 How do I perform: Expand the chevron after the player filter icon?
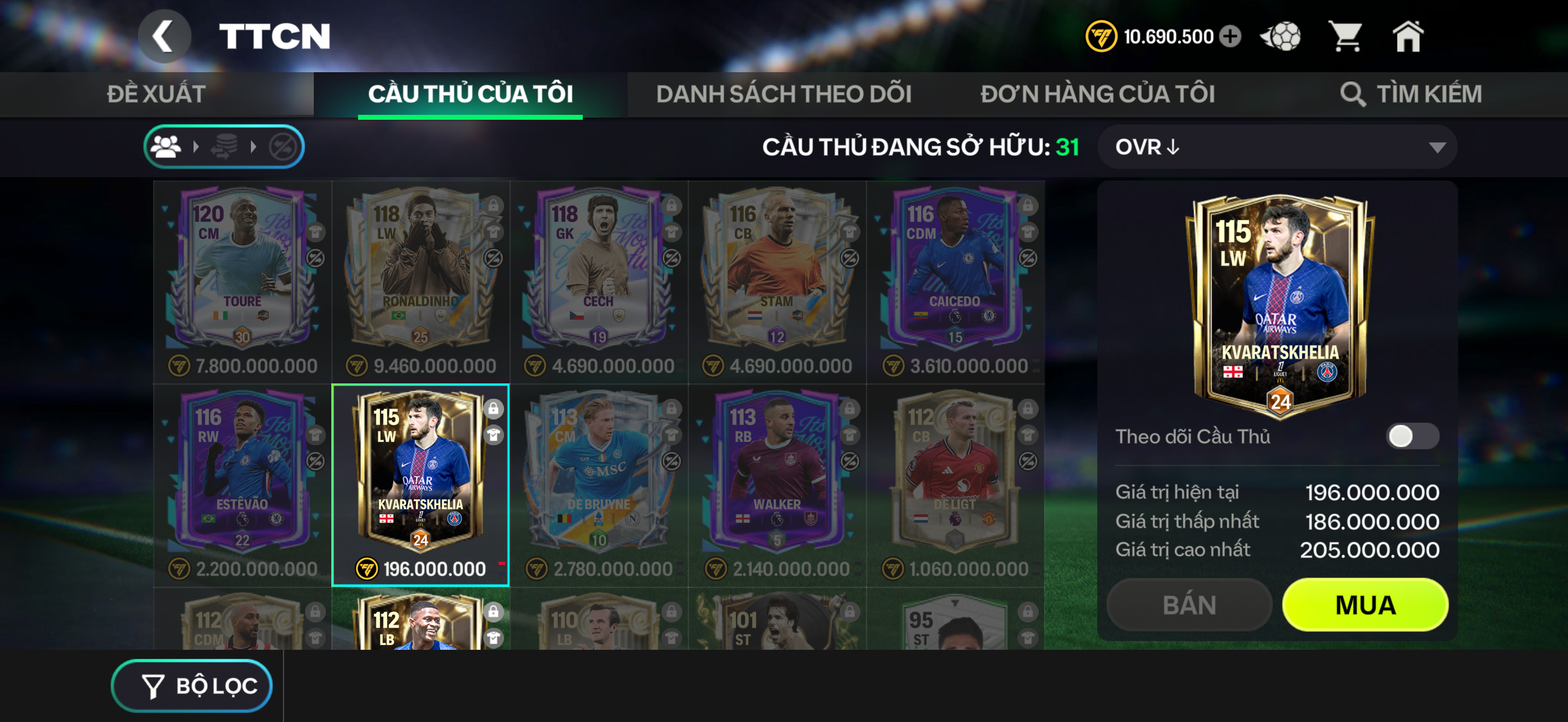click(196, 146)
